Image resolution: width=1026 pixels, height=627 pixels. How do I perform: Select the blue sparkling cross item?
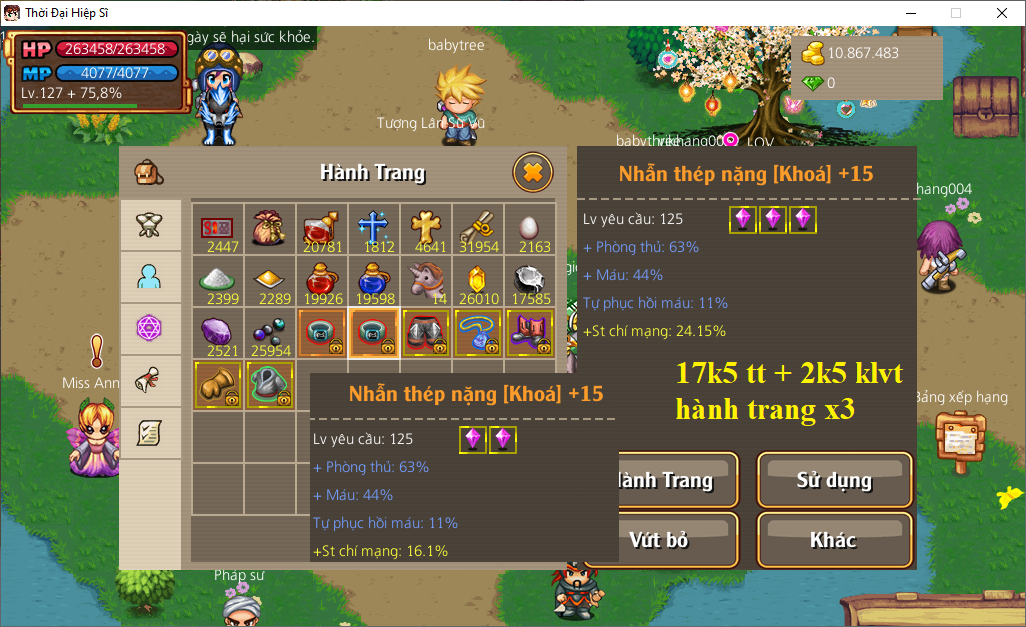pos(374,228)
